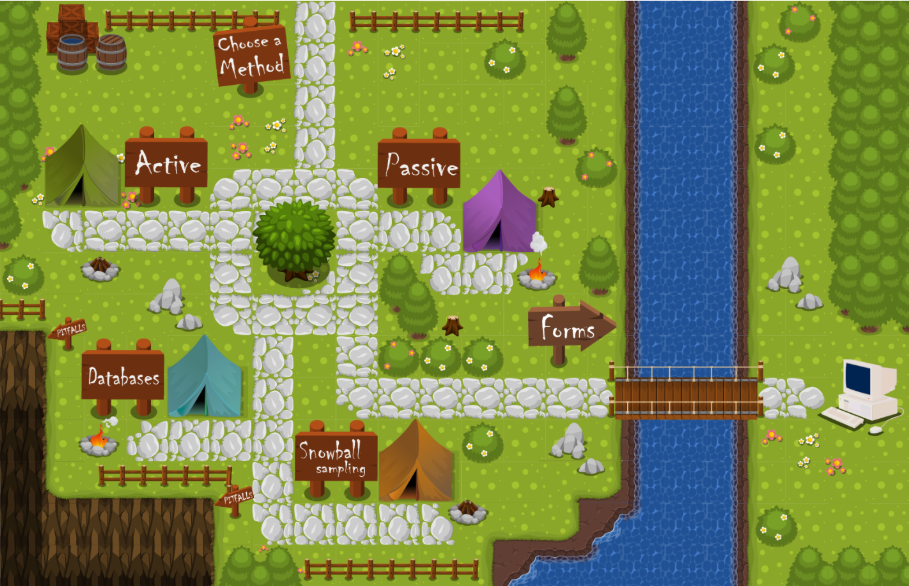Click the Choose a Method signpost
Image resolution: width=909 pixels, height=586 pixels.
point(251,54)
